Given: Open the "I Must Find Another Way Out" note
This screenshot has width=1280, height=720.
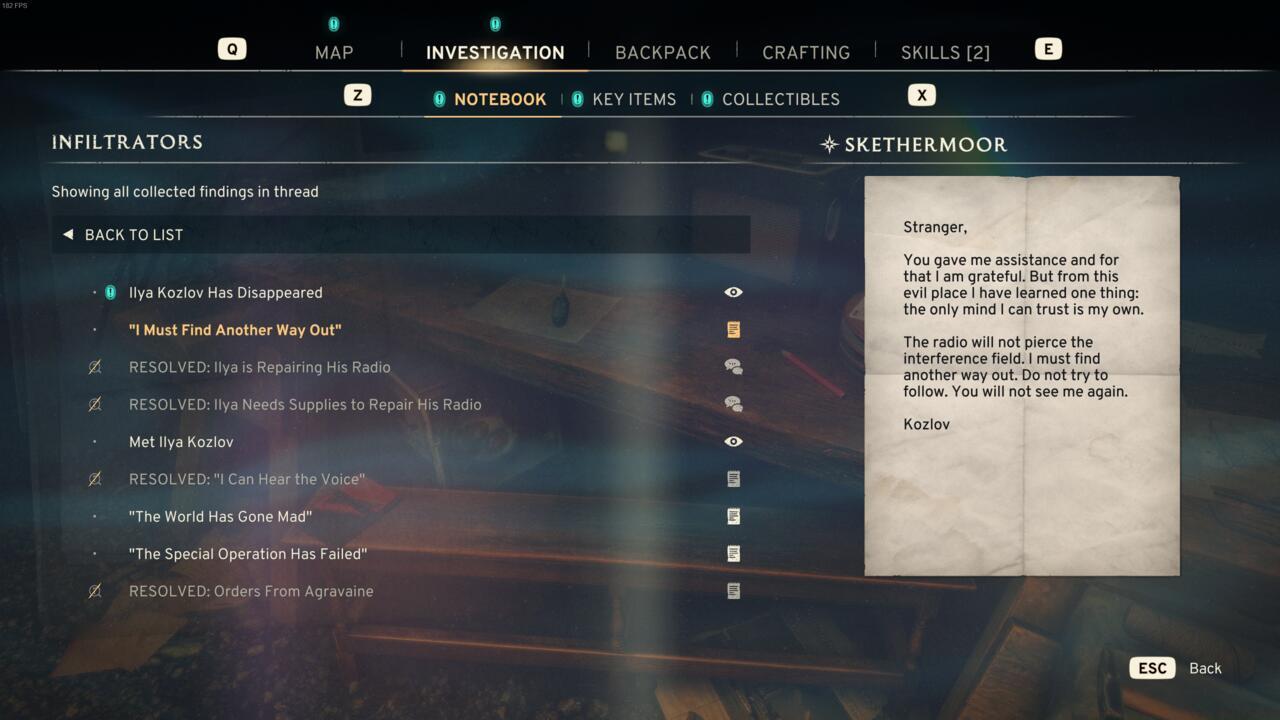Looking at the screenshot, I should coord(235,330).
